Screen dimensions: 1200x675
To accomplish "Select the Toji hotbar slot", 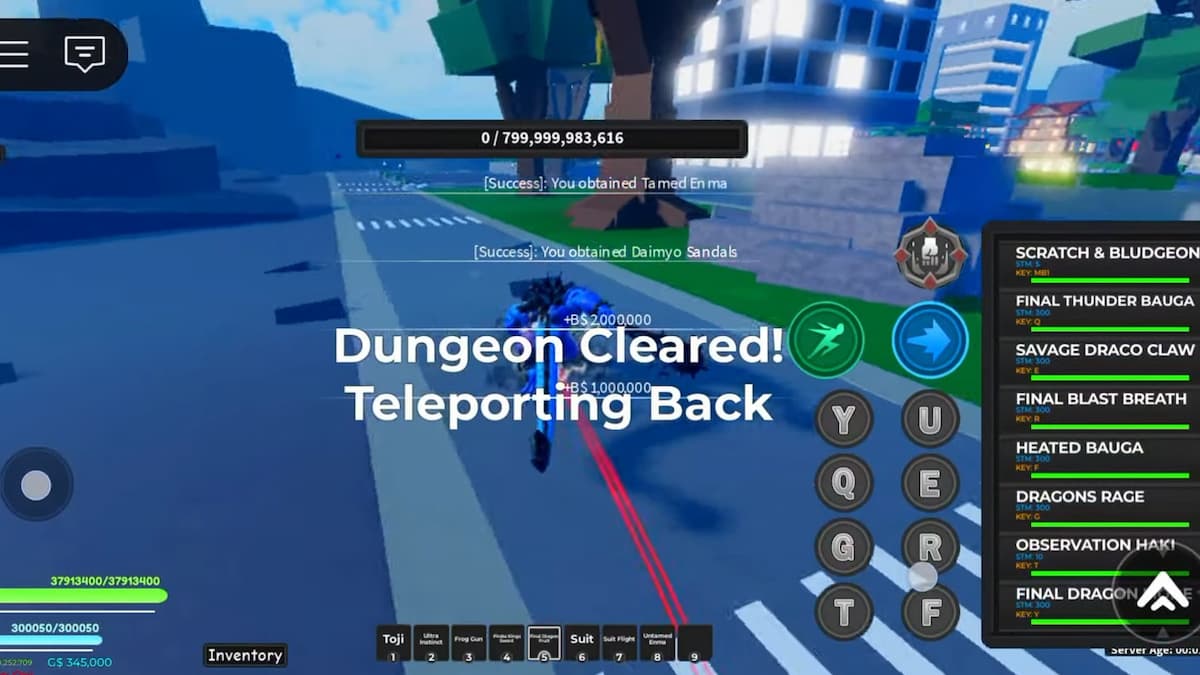I will (393, 643).
